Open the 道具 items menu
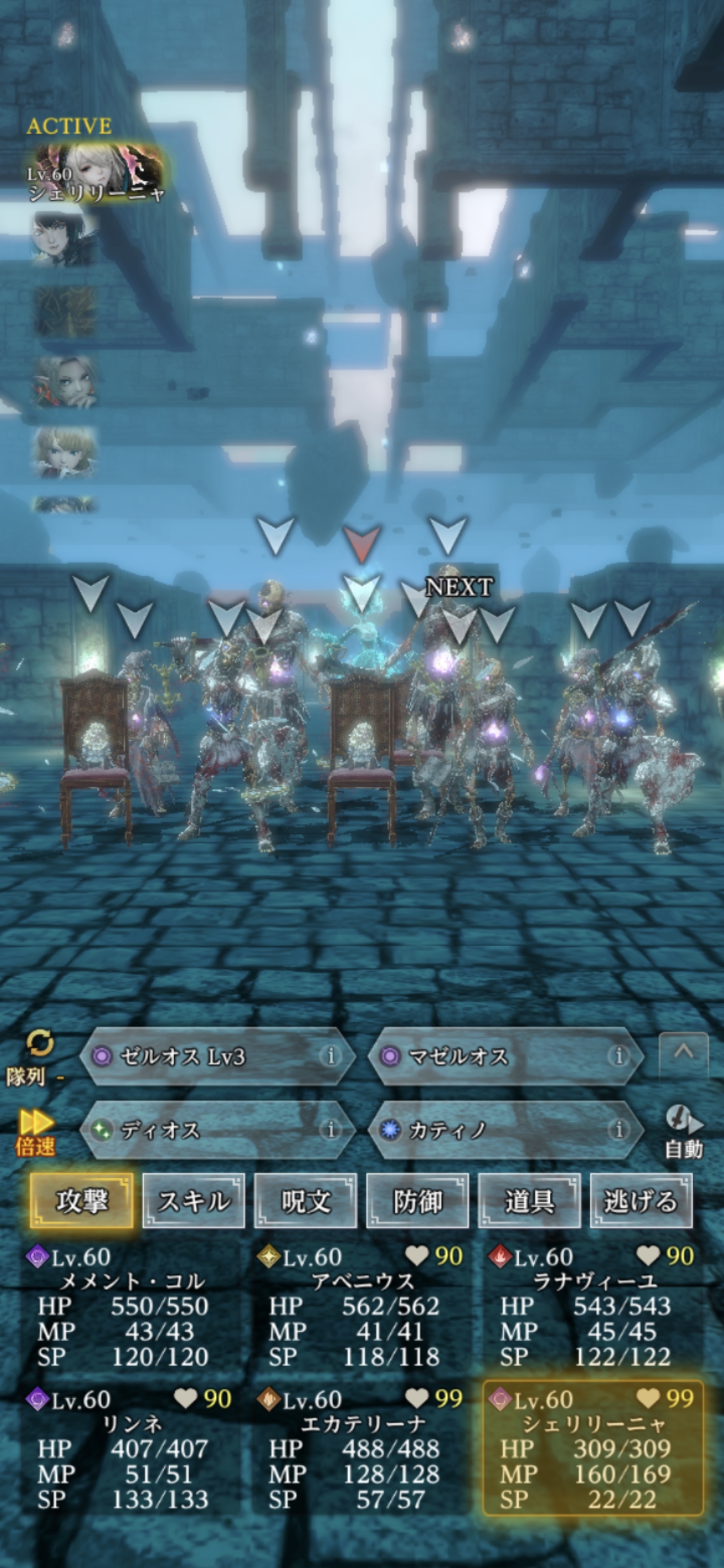This screenshot has width=724, height=1568. (529, 1201)
